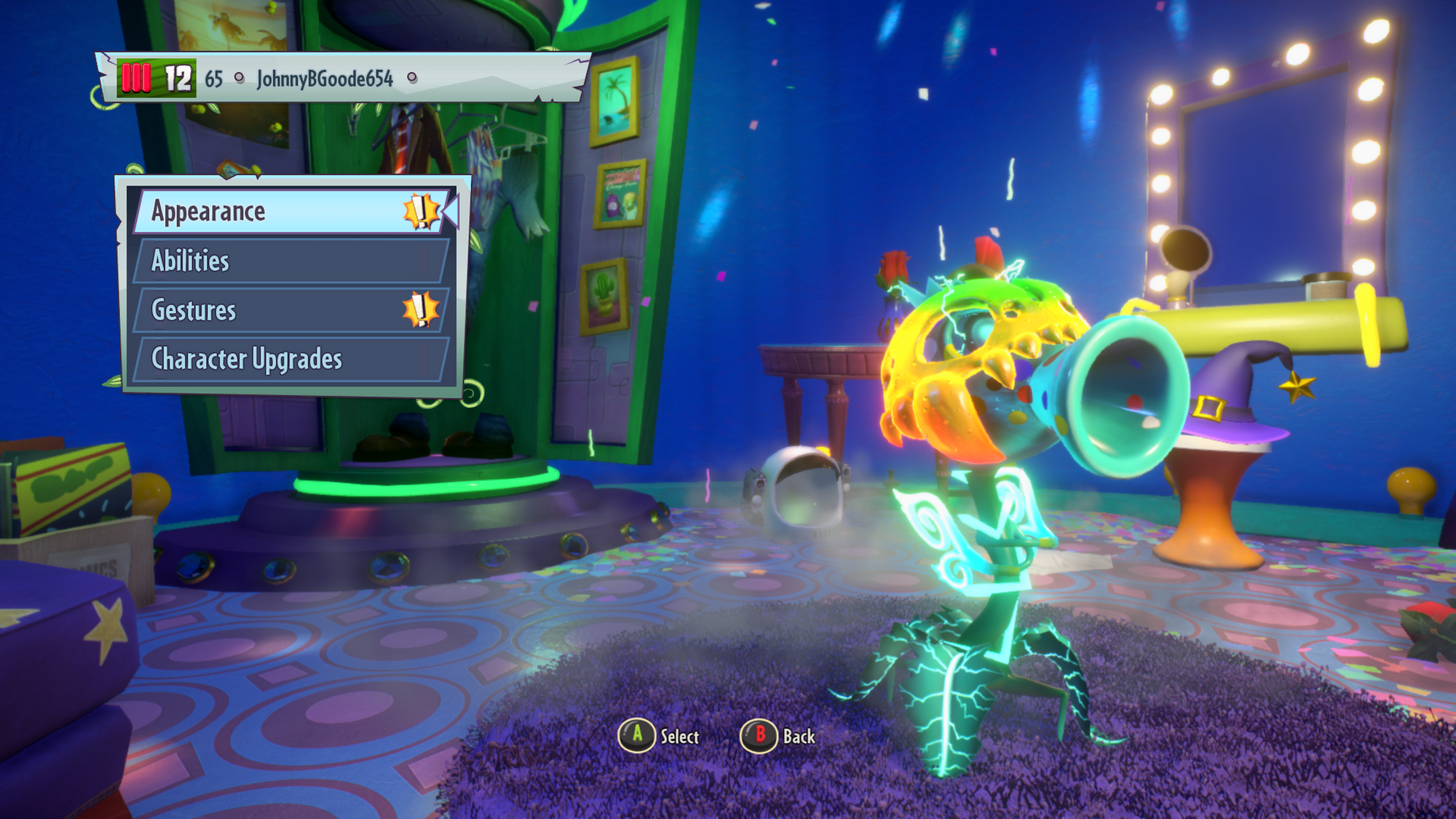Open Character Upgrades

tap(290, 360)
